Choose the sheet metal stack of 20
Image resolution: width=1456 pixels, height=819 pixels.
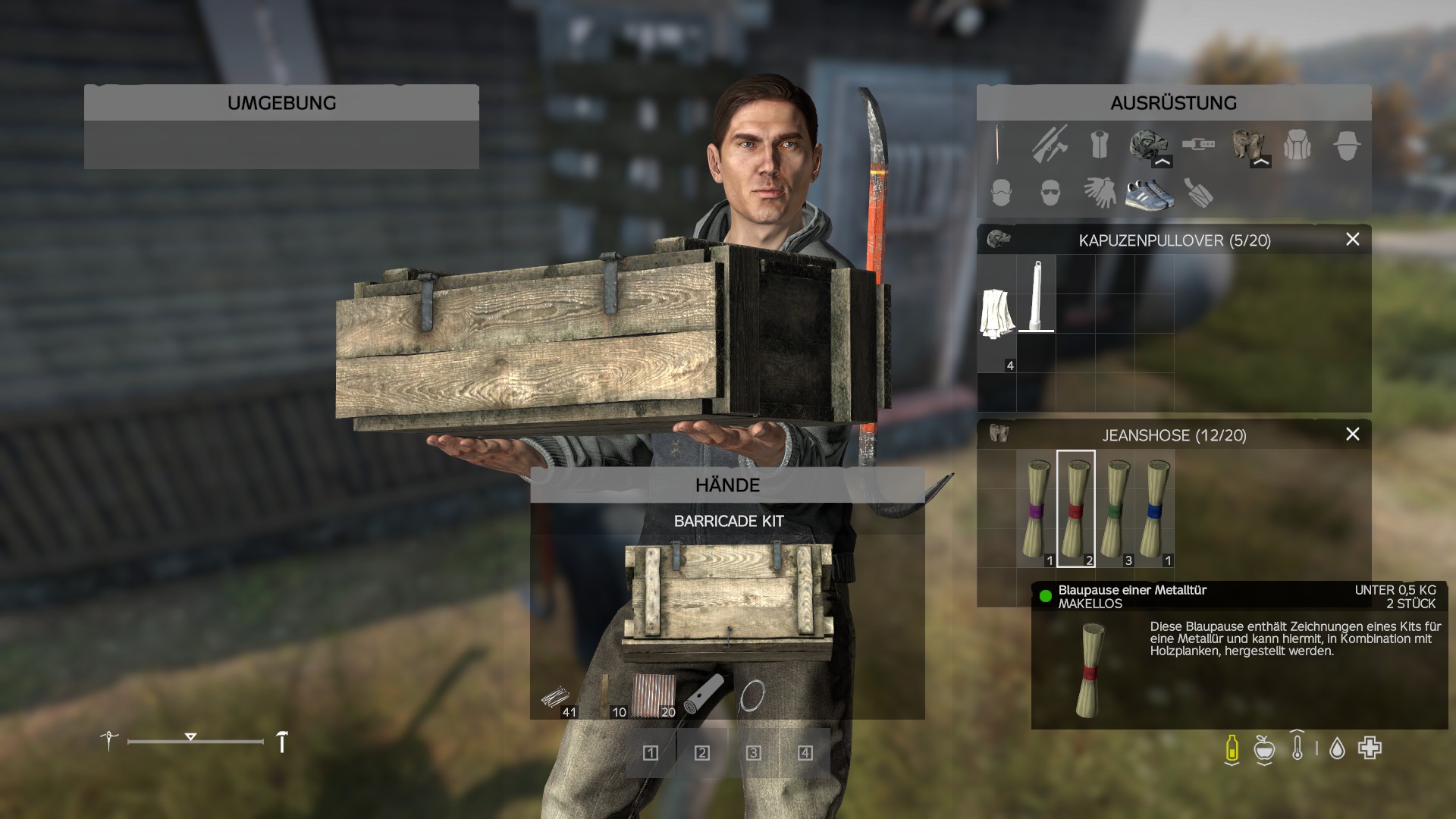tap(653, 696)
